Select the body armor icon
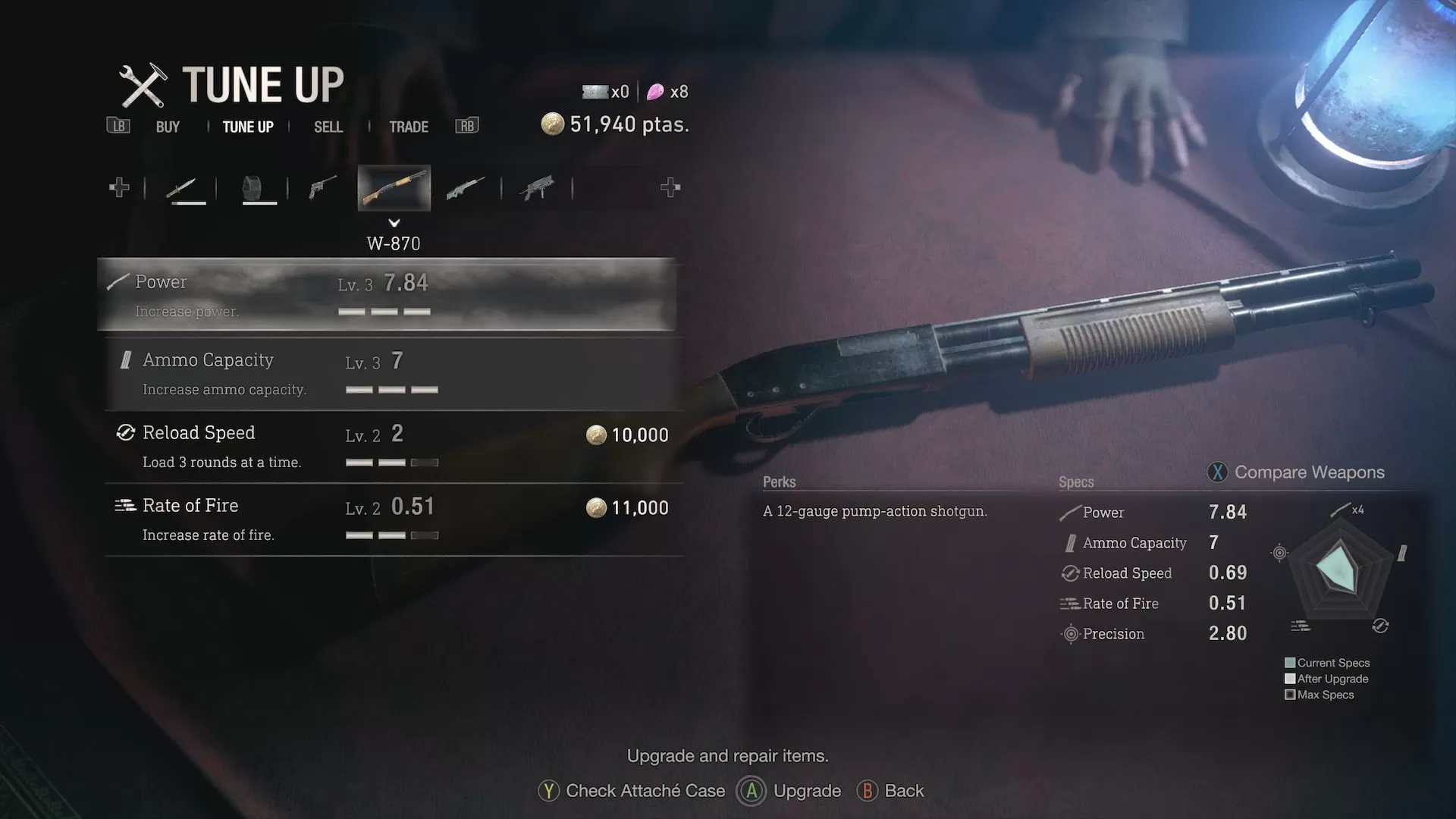Viewport: 1456px width, 819px height. [x=258, y=188]
